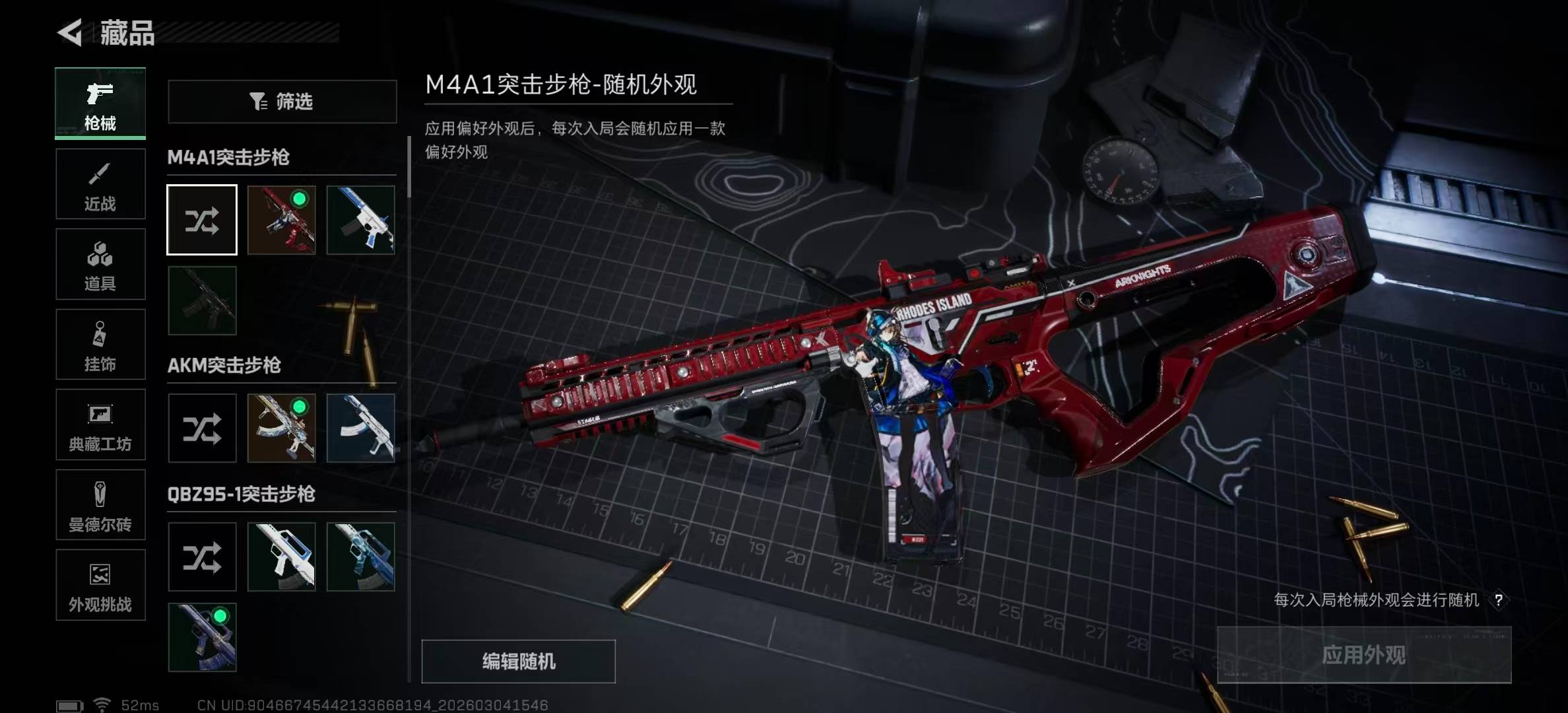
Task: Pick the purple QBZ95-1 skin thumbnail
Action: [202, 637]
